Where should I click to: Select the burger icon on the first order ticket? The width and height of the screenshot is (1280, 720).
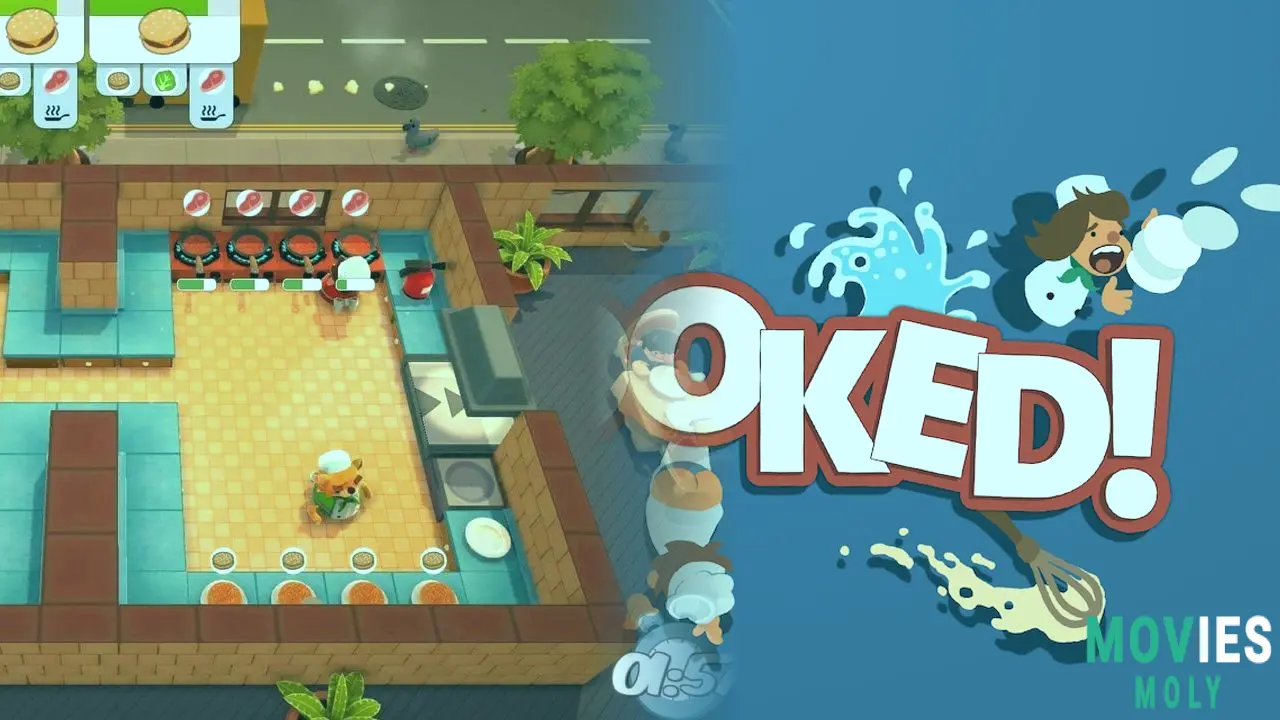[x=33, y=30]
